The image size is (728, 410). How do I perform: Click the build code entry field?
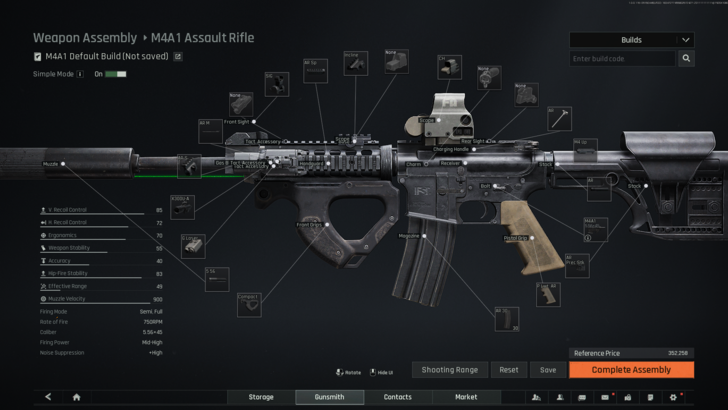point(622,59)
